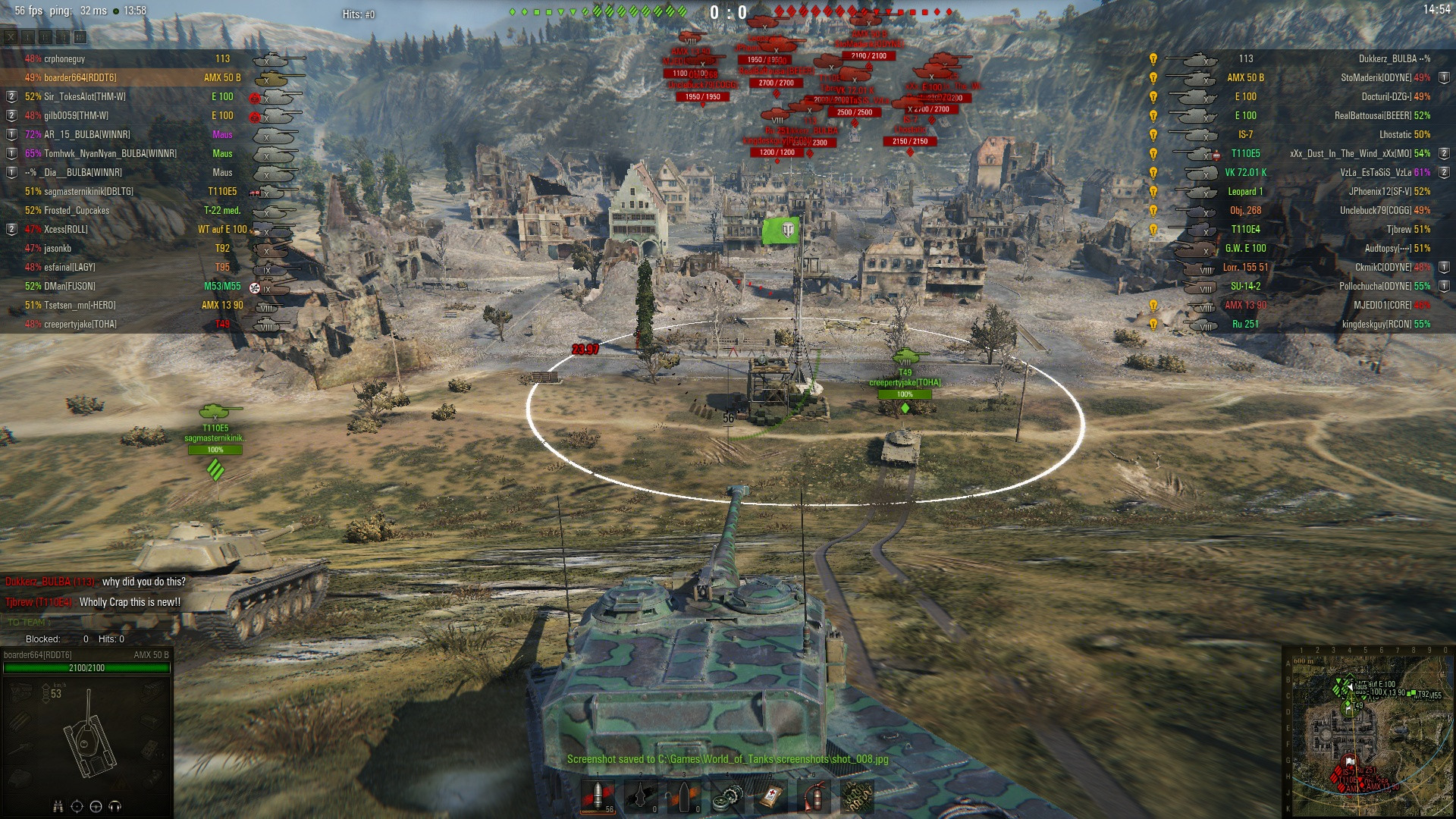Hide the team list with X button
1456x819 pixels.
click(11, 36)
